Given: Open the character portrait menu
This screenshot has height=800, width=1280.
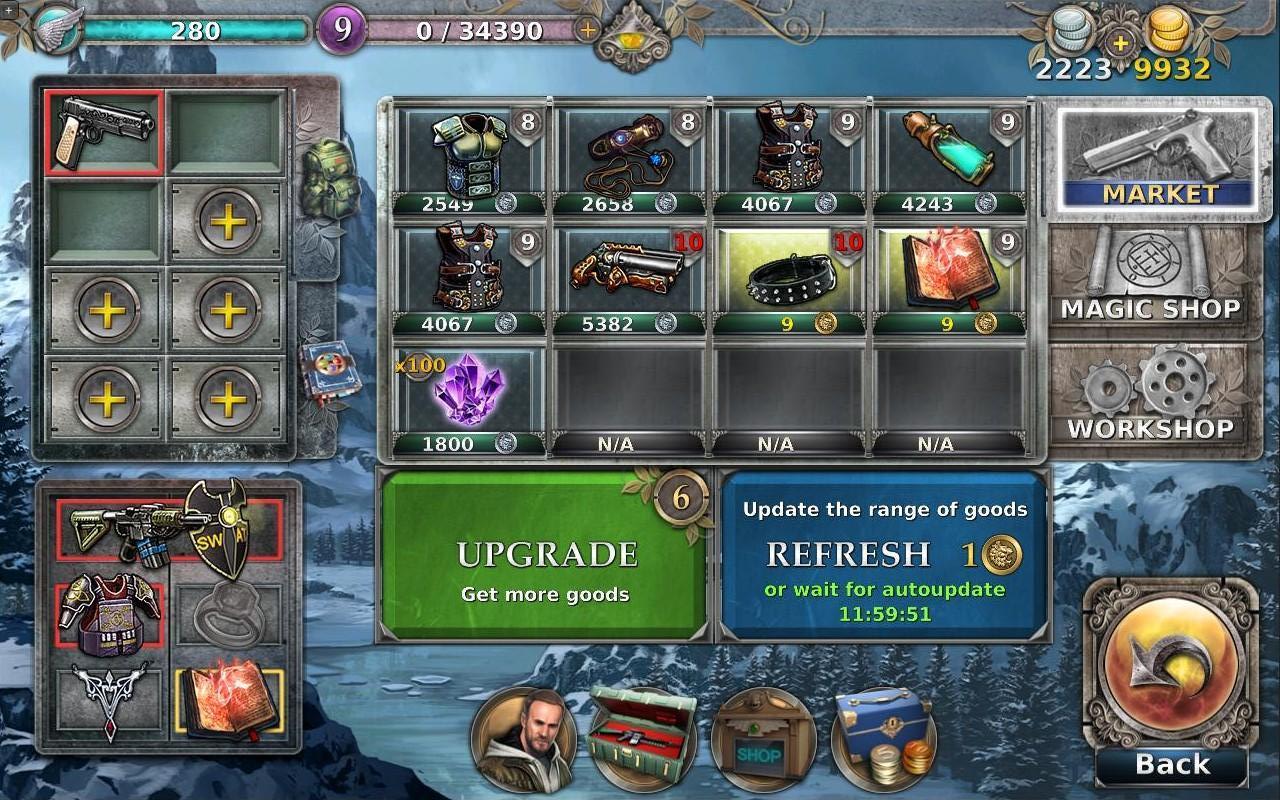Looking at the screenshot, I should [x=524, y=740].
